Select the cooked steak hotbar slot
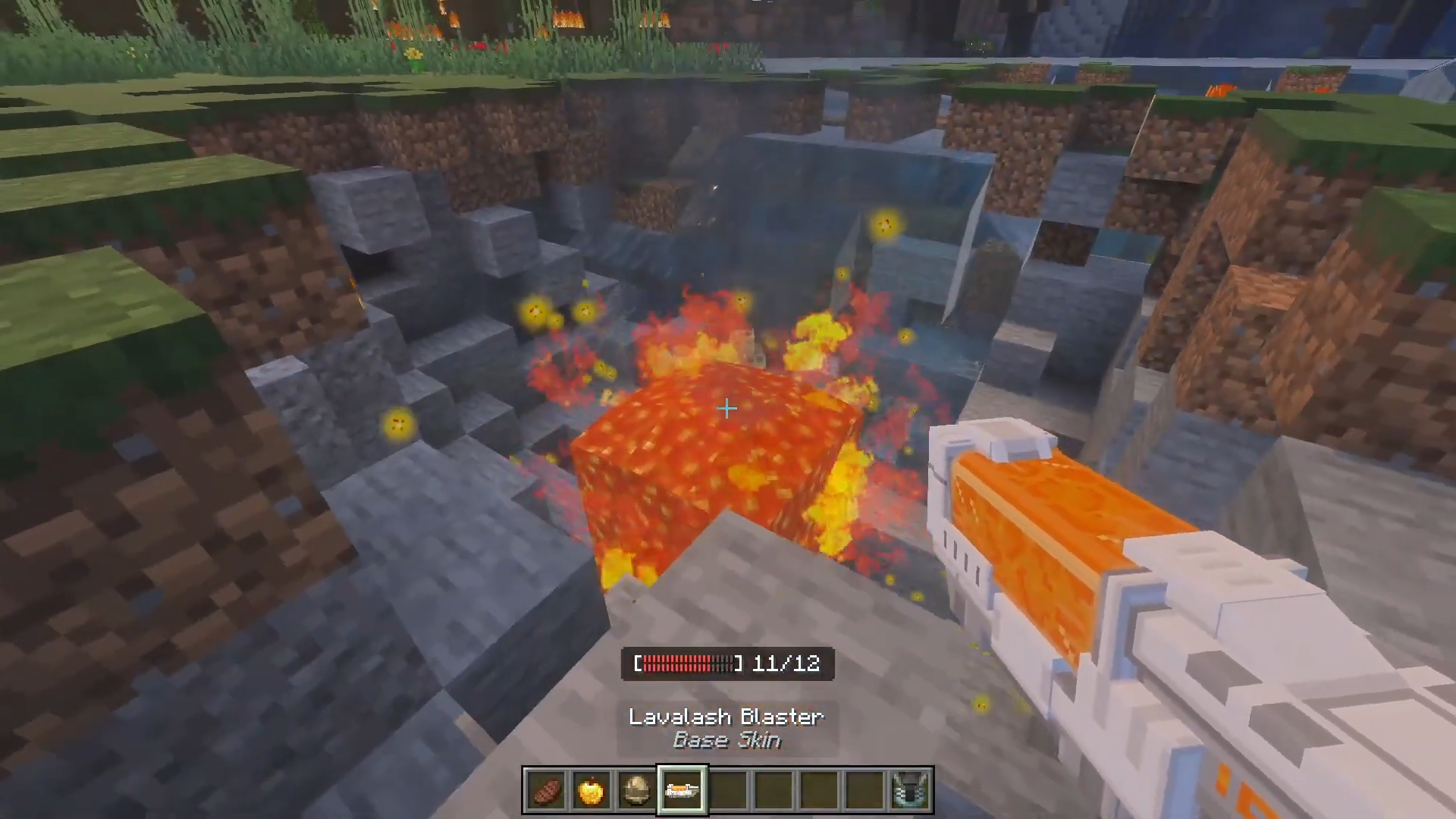The height and width of the screenshot is (819, 1456). point(546,791)
